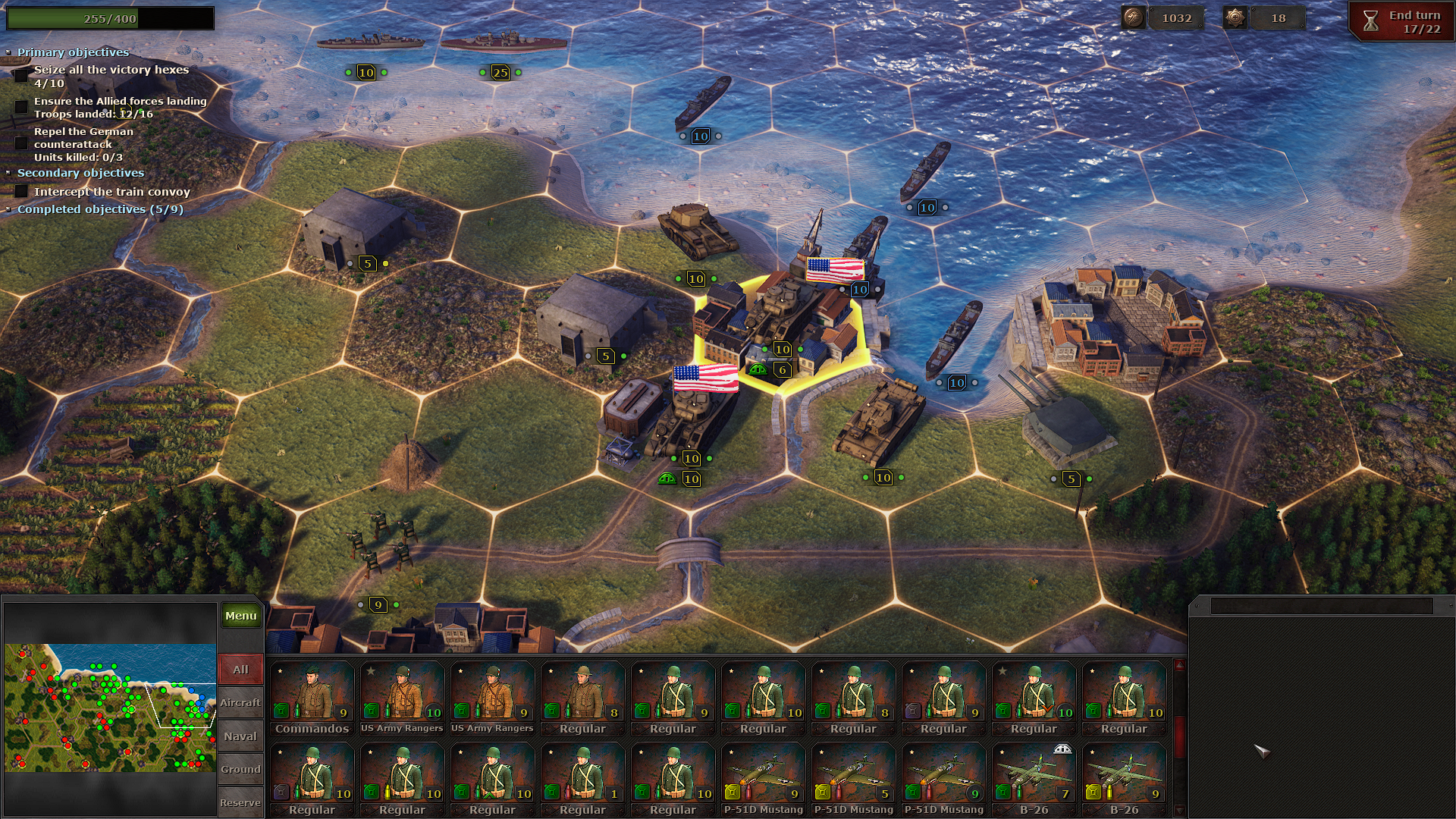Select the warship with strength 25

pyautogui.click(x=503, y=42)
